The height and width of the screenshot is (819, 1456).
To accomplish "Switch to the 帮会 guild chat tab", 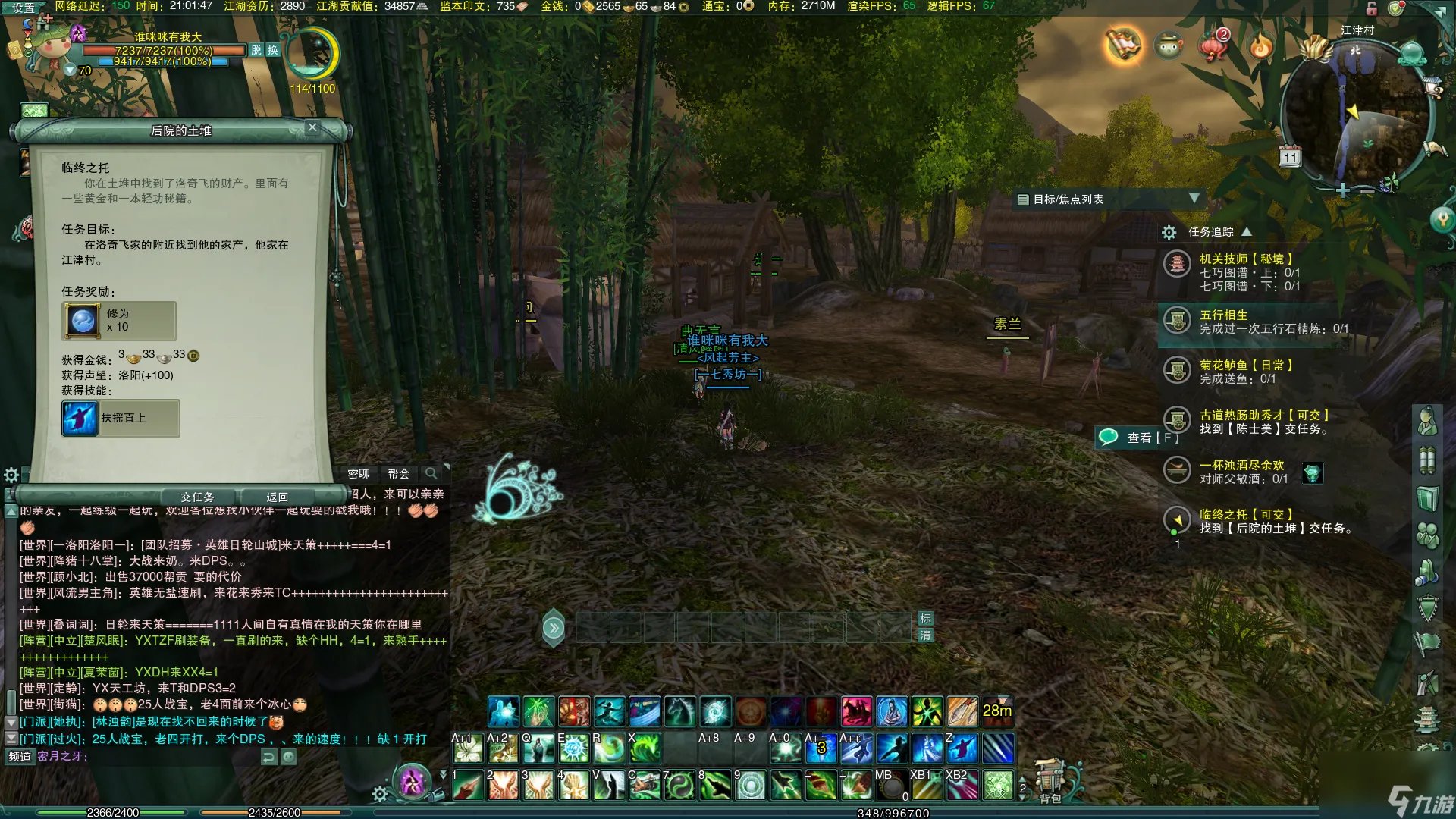I will 398,473.
